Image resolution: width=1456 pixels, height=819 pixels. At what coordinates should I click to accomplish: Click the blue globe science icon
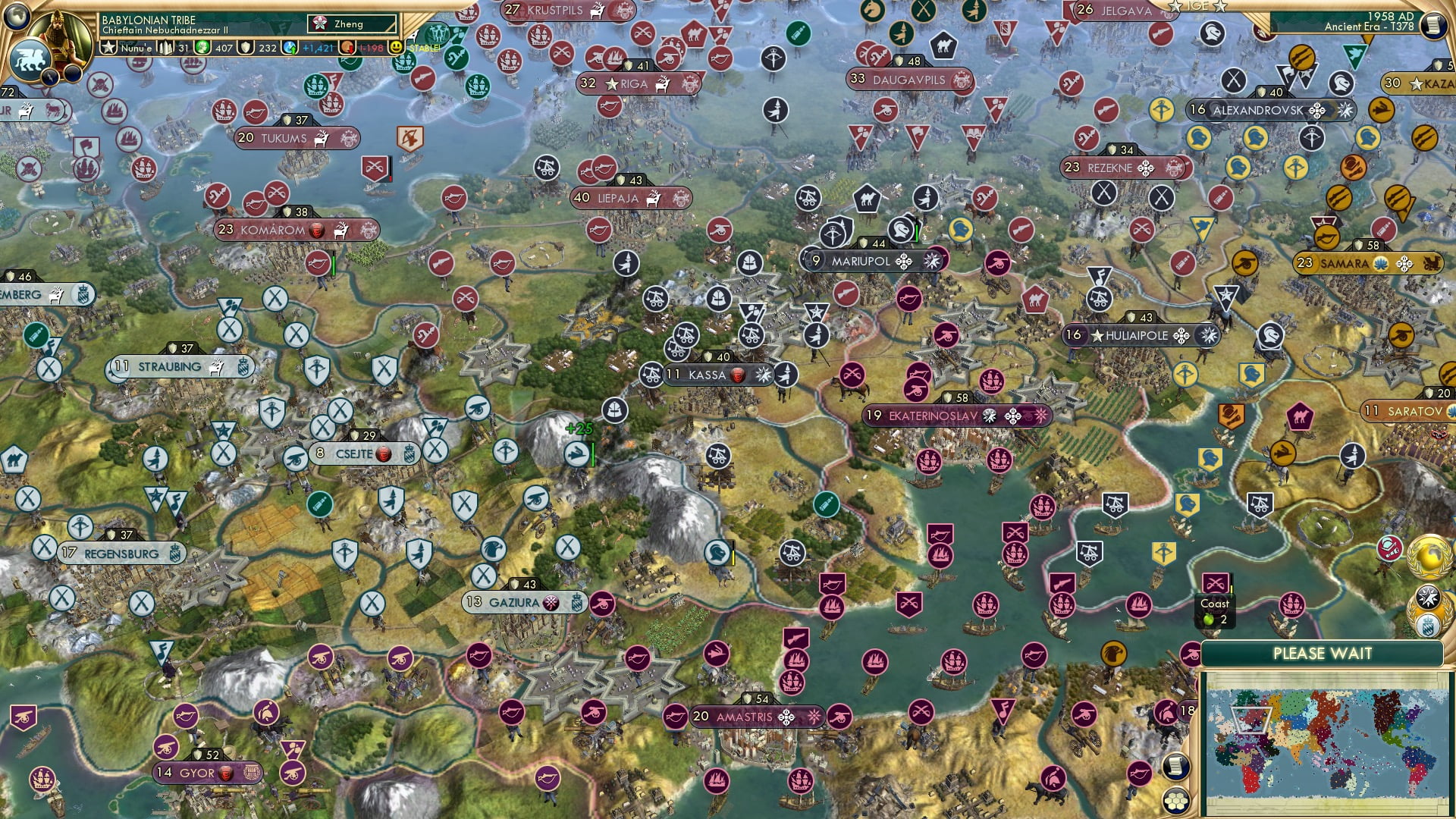pyautogui.click(x=290, y=47)
